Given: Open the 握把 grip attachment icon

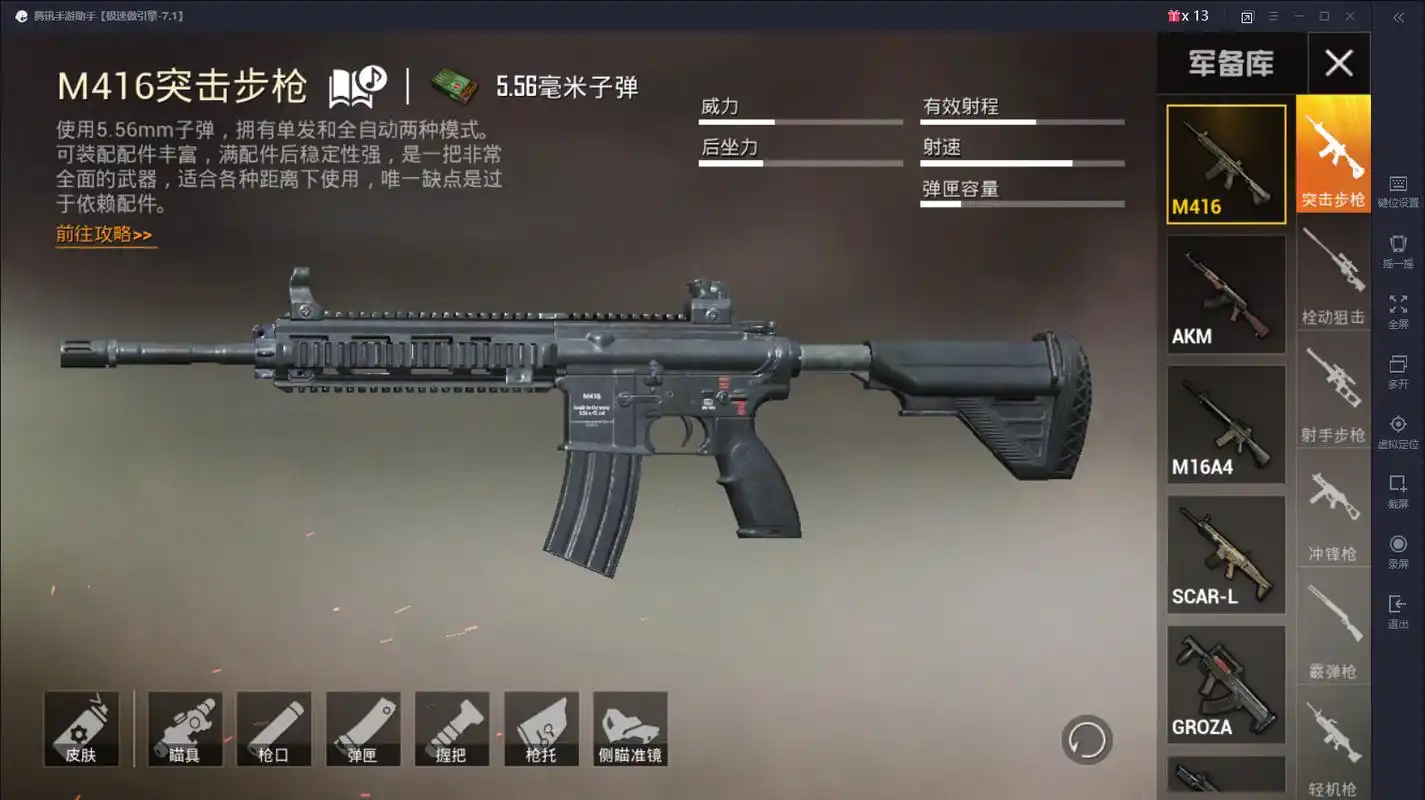Looking at the screenshot, I should [452, 728].
